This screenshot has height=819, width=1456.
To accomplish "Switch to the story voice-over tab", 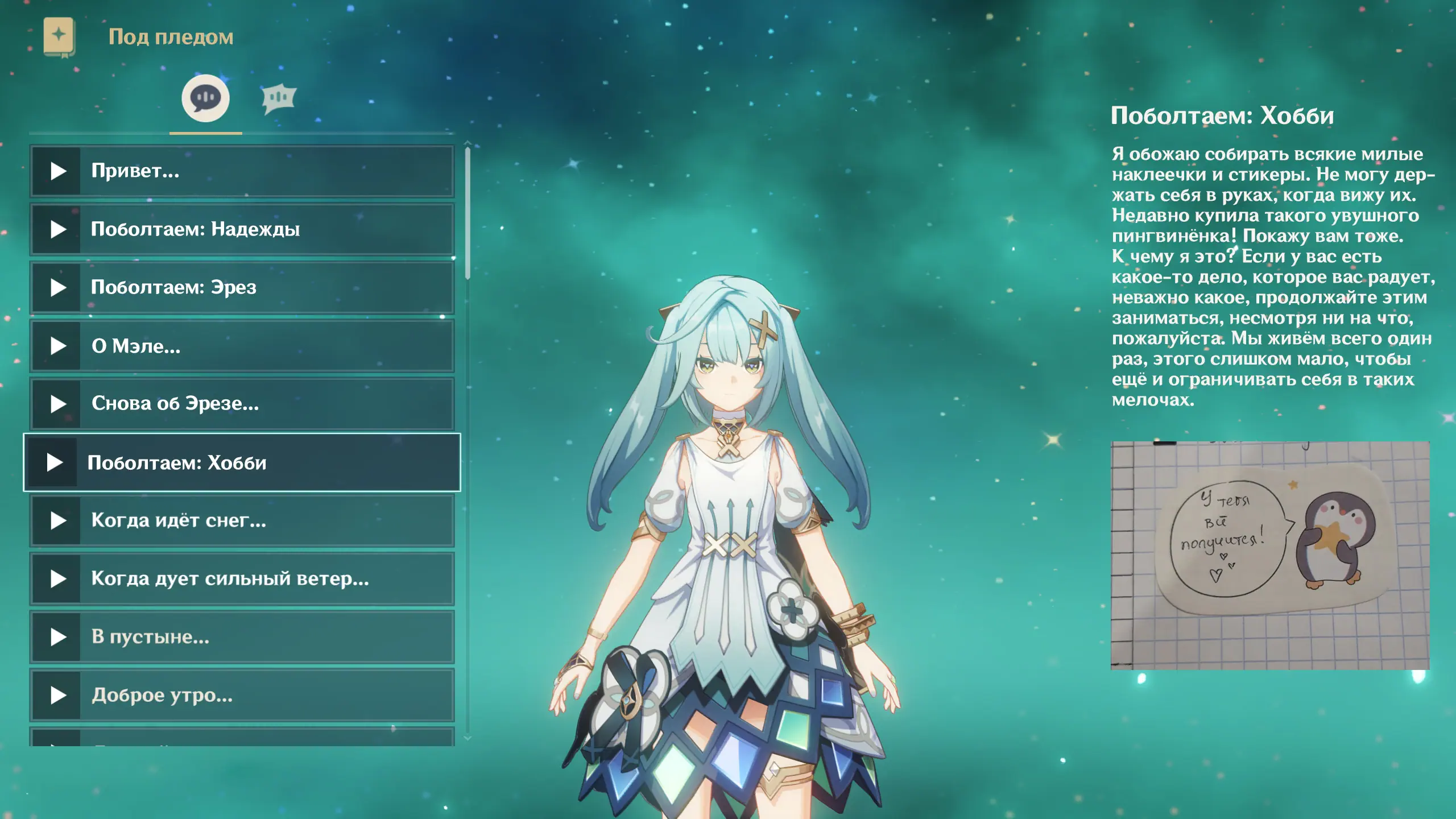I will pos(205,98).
